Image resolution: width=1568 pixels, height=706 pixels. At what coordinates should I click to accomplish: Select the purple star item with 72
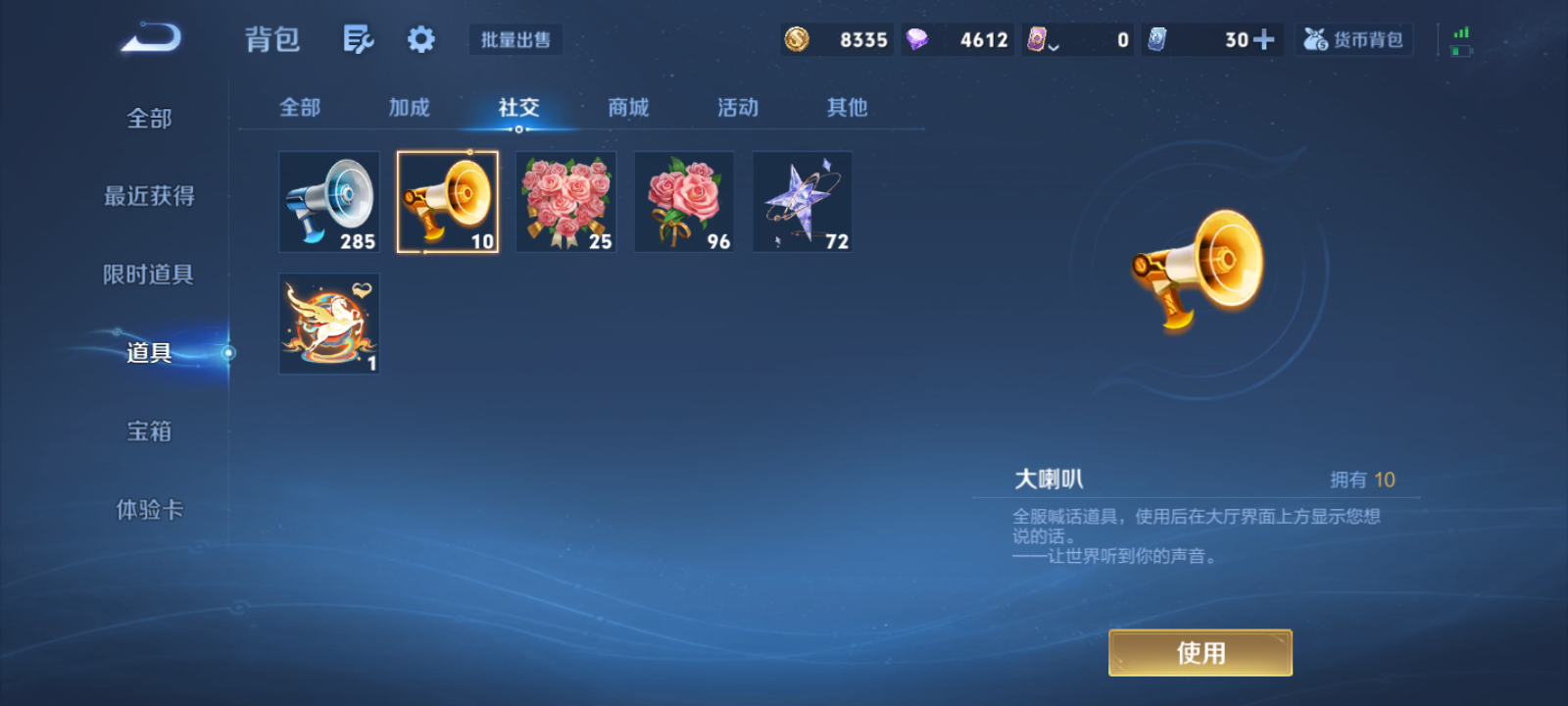coord(802,201)
